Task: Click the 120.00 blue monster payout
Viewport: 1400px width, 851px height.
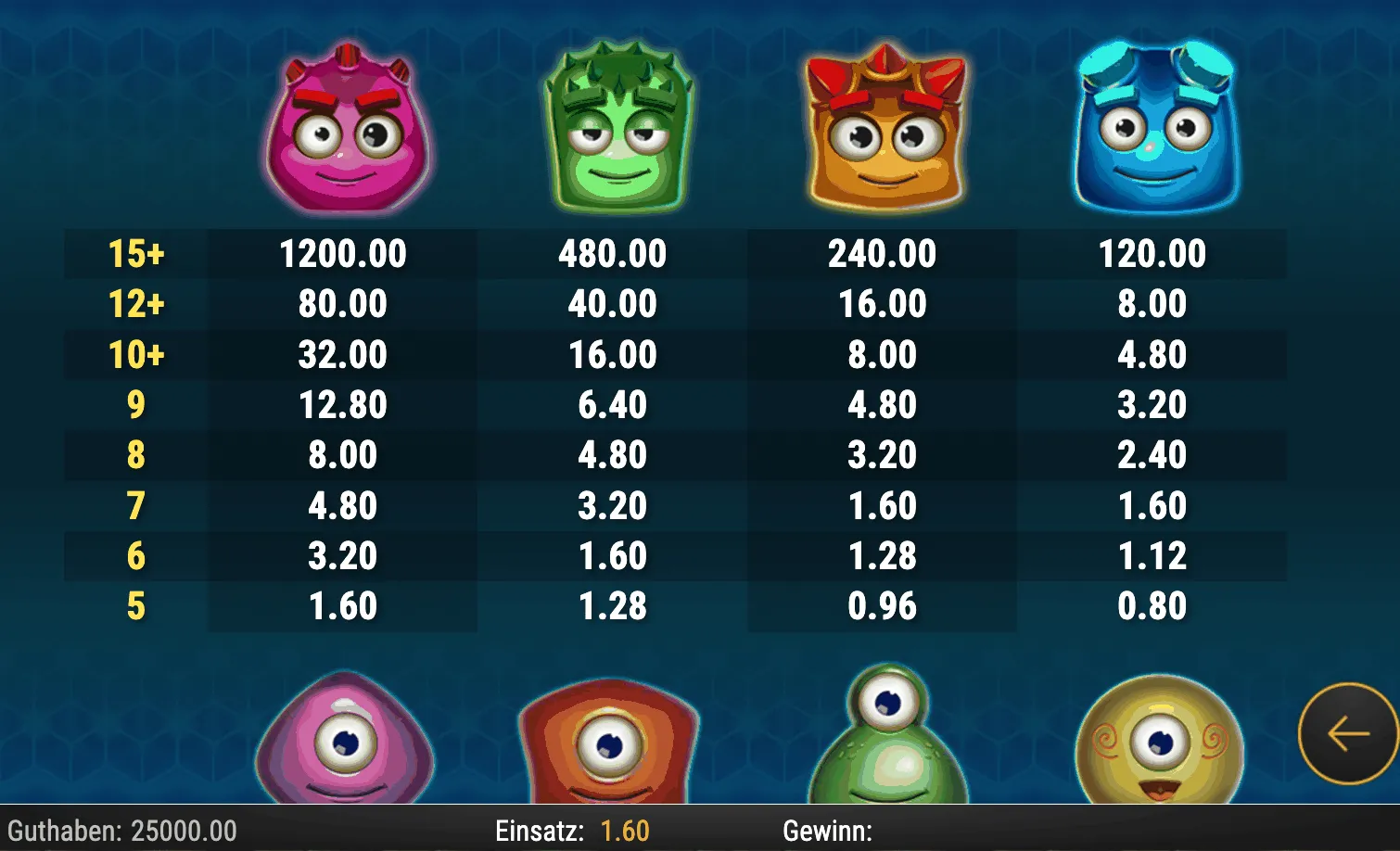Action: 1152,252
